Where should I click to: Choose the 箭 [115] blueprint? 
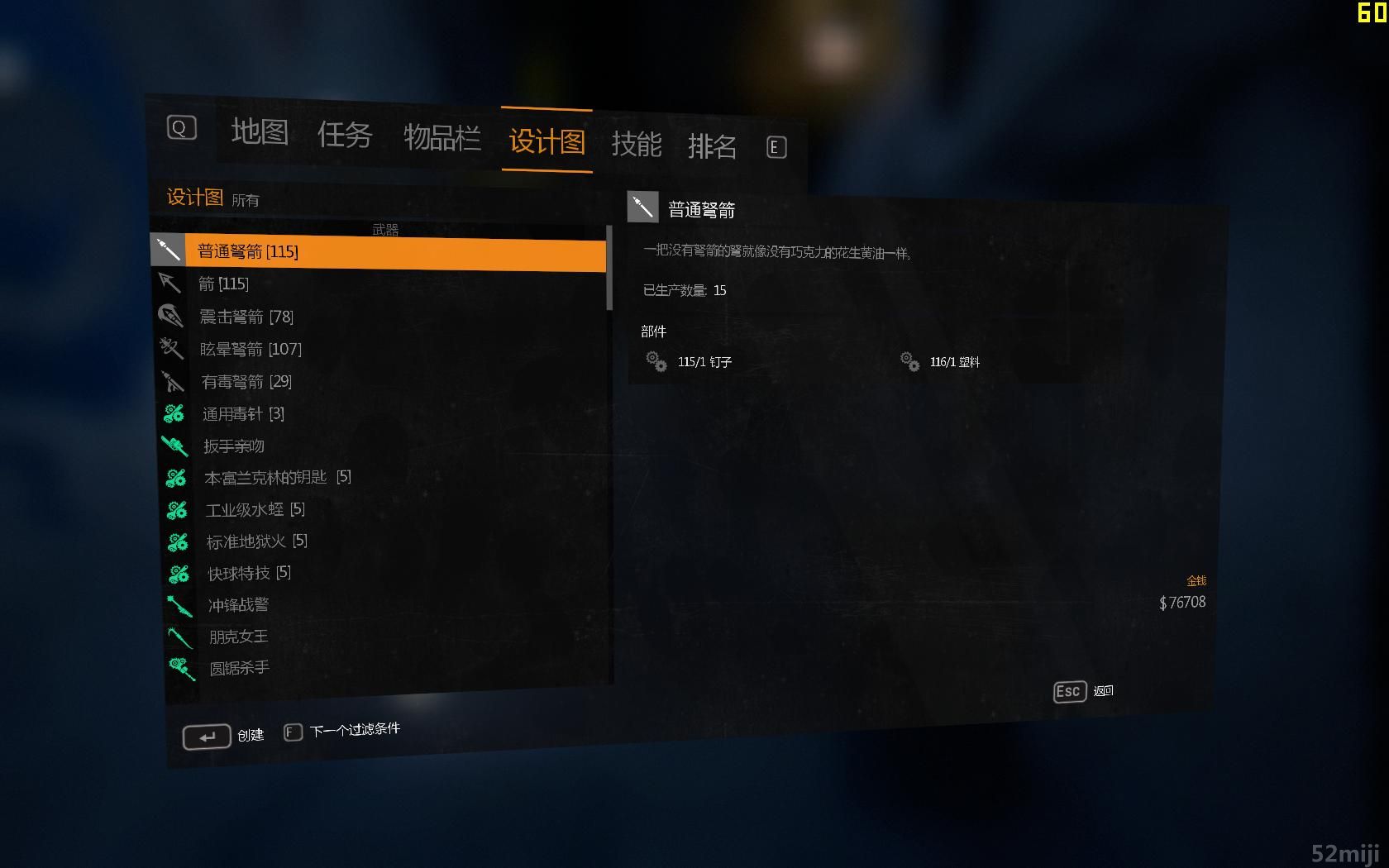[x=224, y=284]
